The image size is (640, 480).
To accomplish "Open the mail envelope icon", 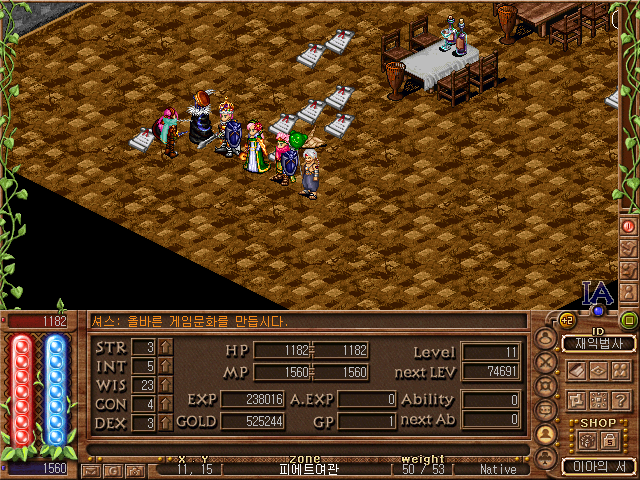I will tap(93, 469).
